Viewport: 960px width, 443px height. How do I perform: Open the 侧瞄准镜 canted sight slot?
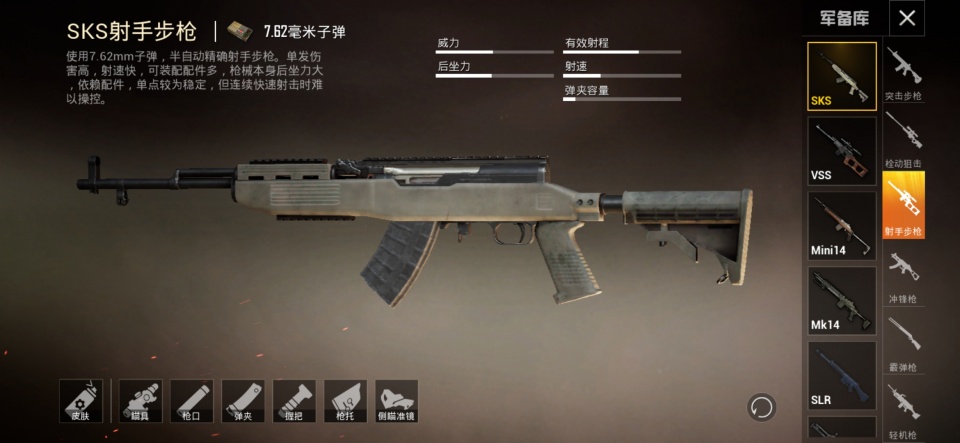(x=395, y=401)
